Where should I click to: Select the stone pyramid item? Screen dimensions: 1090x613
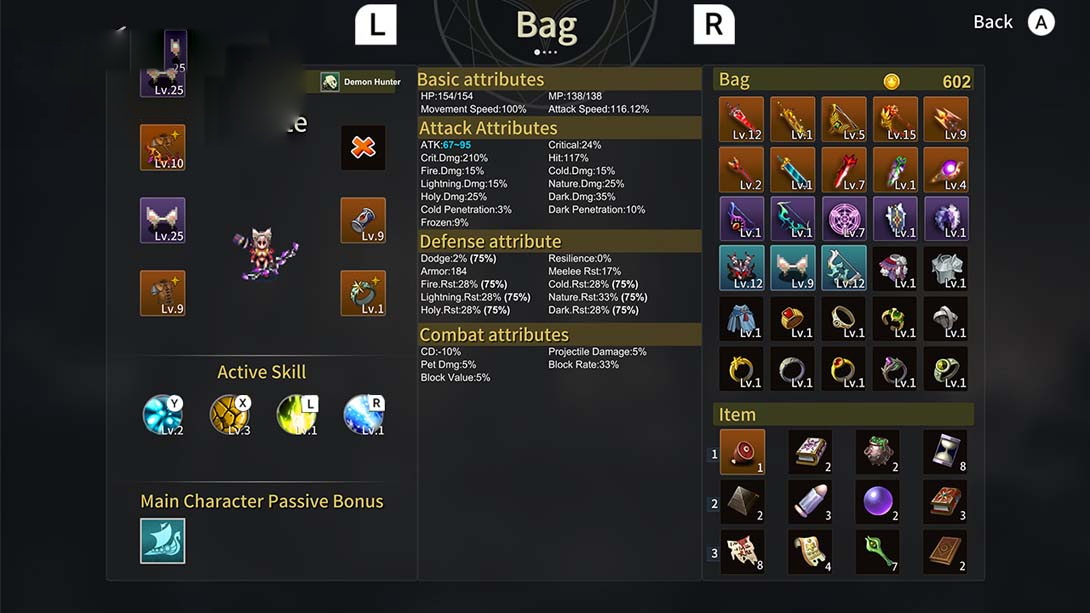pos(742,501)
